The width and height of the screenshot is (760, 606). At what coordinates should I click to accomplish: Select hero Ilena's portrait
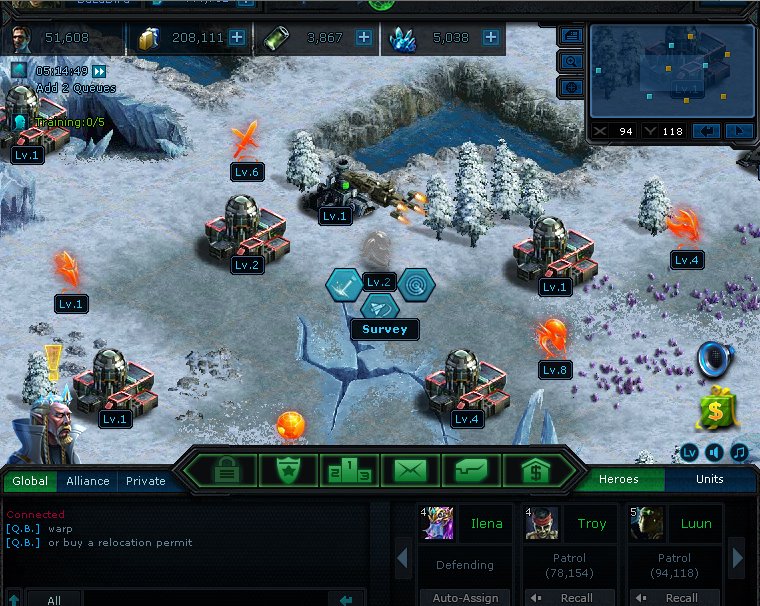coord(437,523)
